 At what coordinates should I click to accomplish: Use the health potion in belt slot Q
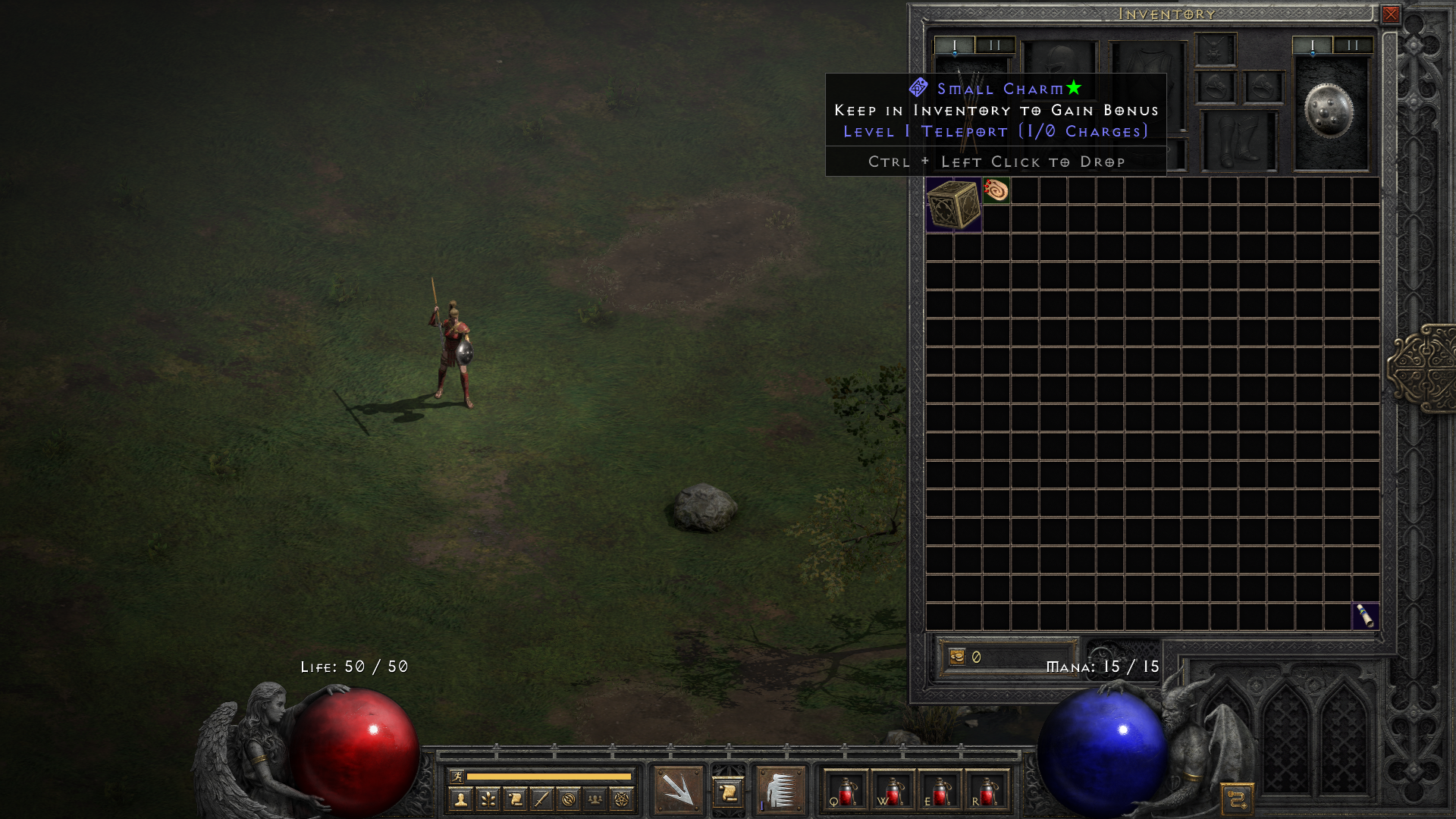846,791
